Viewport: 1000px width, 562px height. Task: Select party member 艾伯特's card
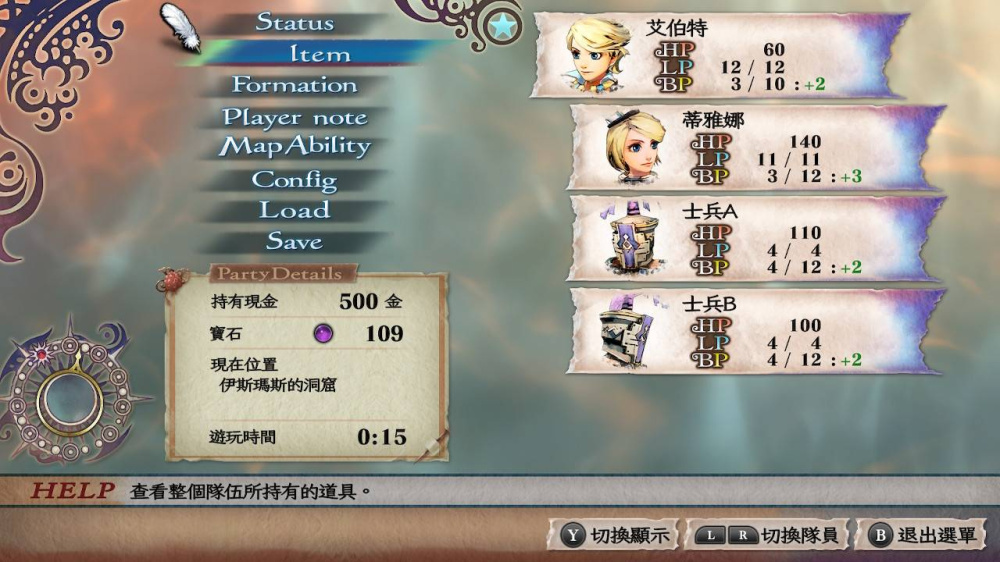coord(720,55)
